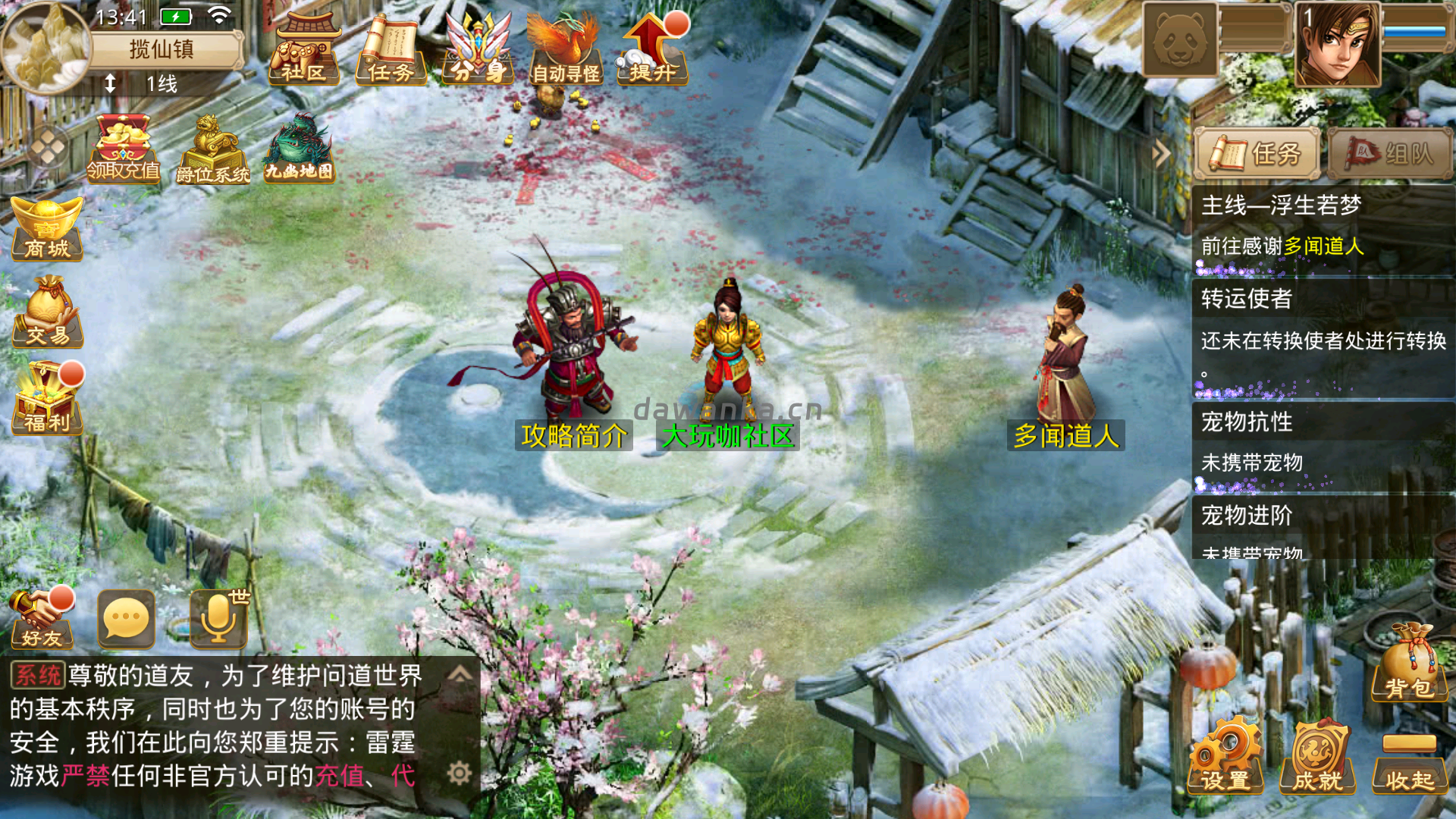The image size is (1456, 819).
Task: Open the 分身 winged emblem icon
Action: click(478, 50)
